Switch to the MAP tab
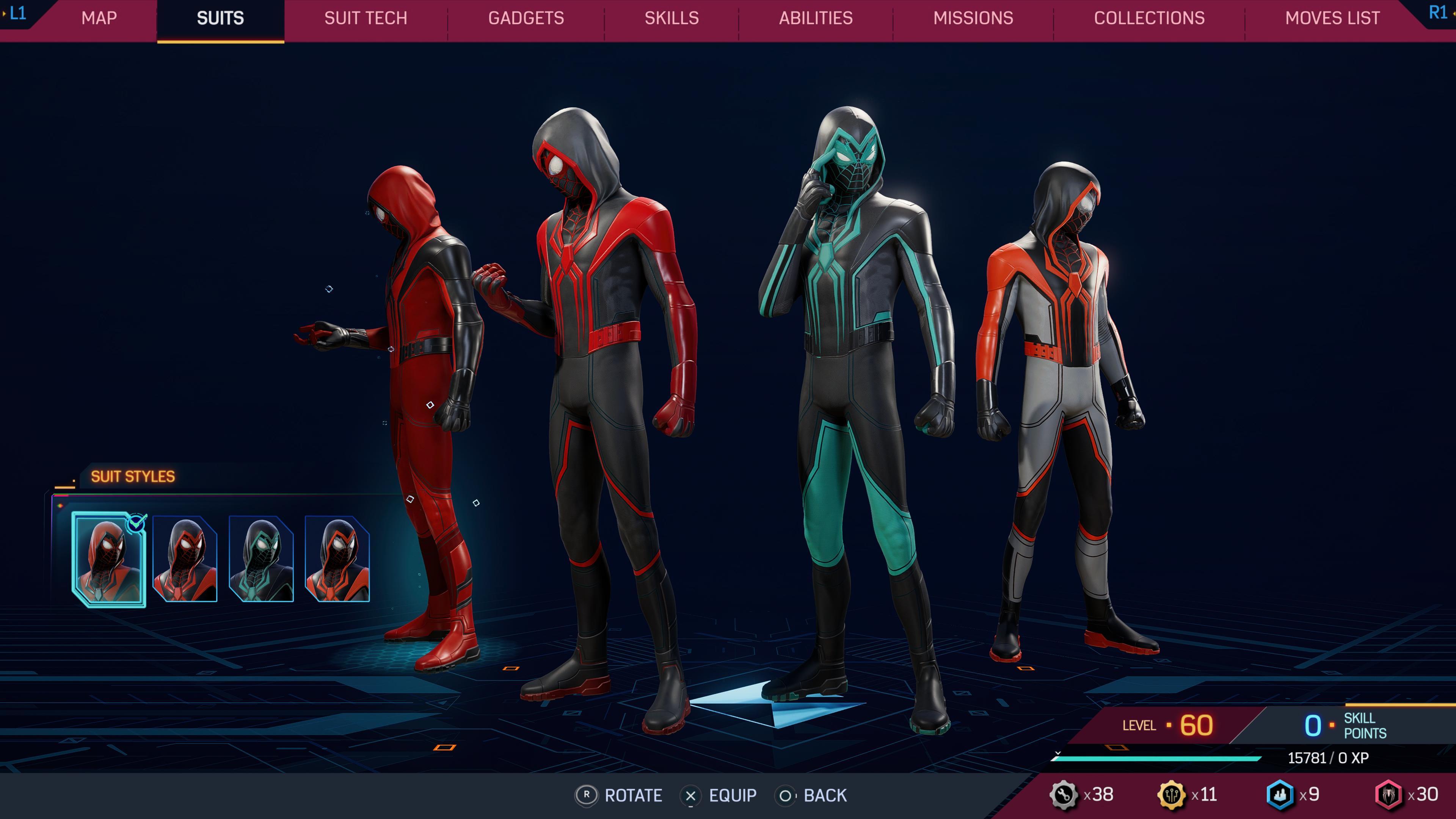This screenshot has height=819, width=1456. (x=99, y=19)
